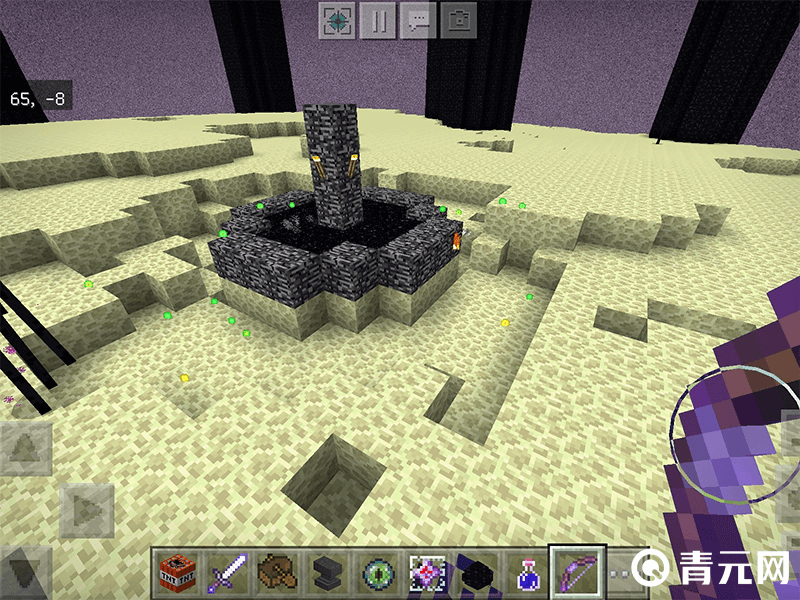Select the enchanted bow hotbar slot
Viewport: 800px width, 600px height.
click(x=577, y=574)
